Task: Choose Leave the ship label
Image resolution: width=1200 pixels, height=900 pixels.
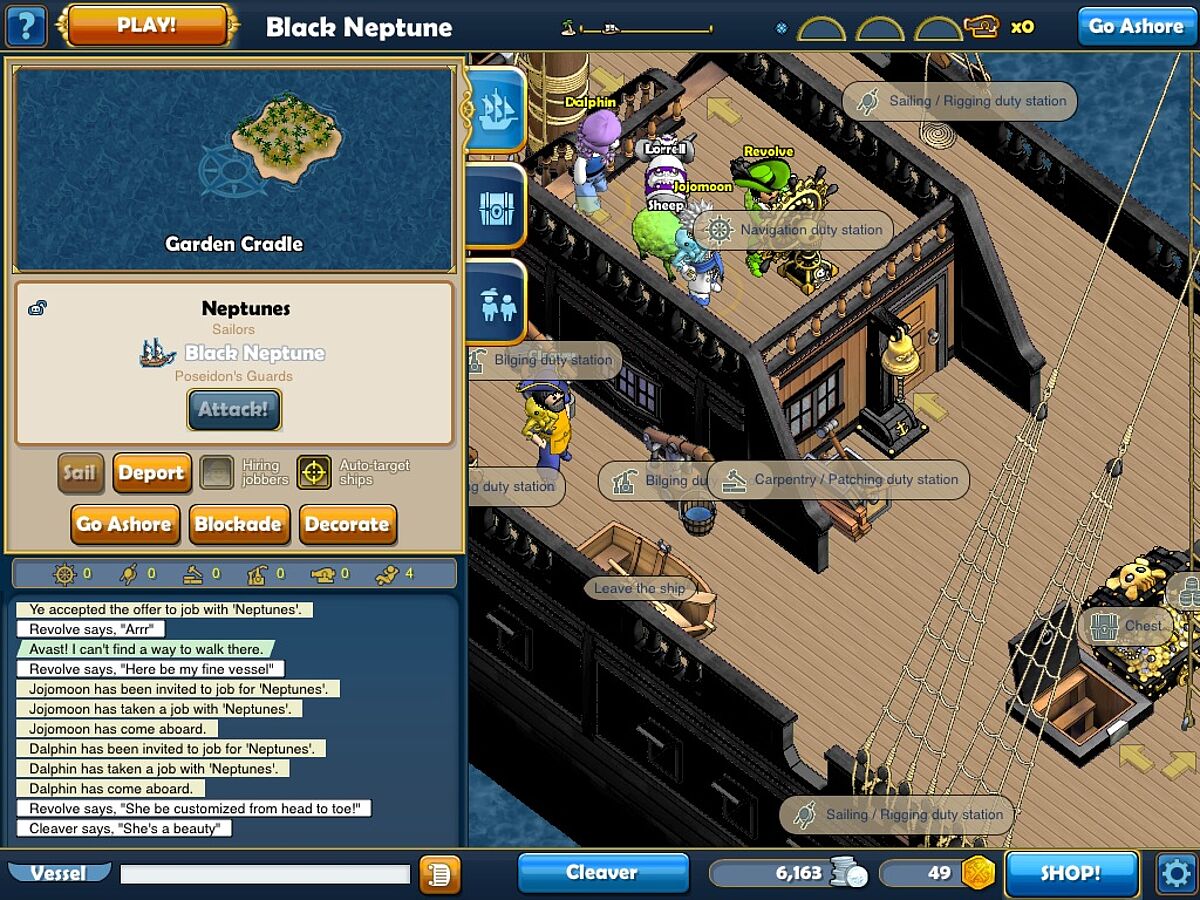Action: click(x=639, y=588)
